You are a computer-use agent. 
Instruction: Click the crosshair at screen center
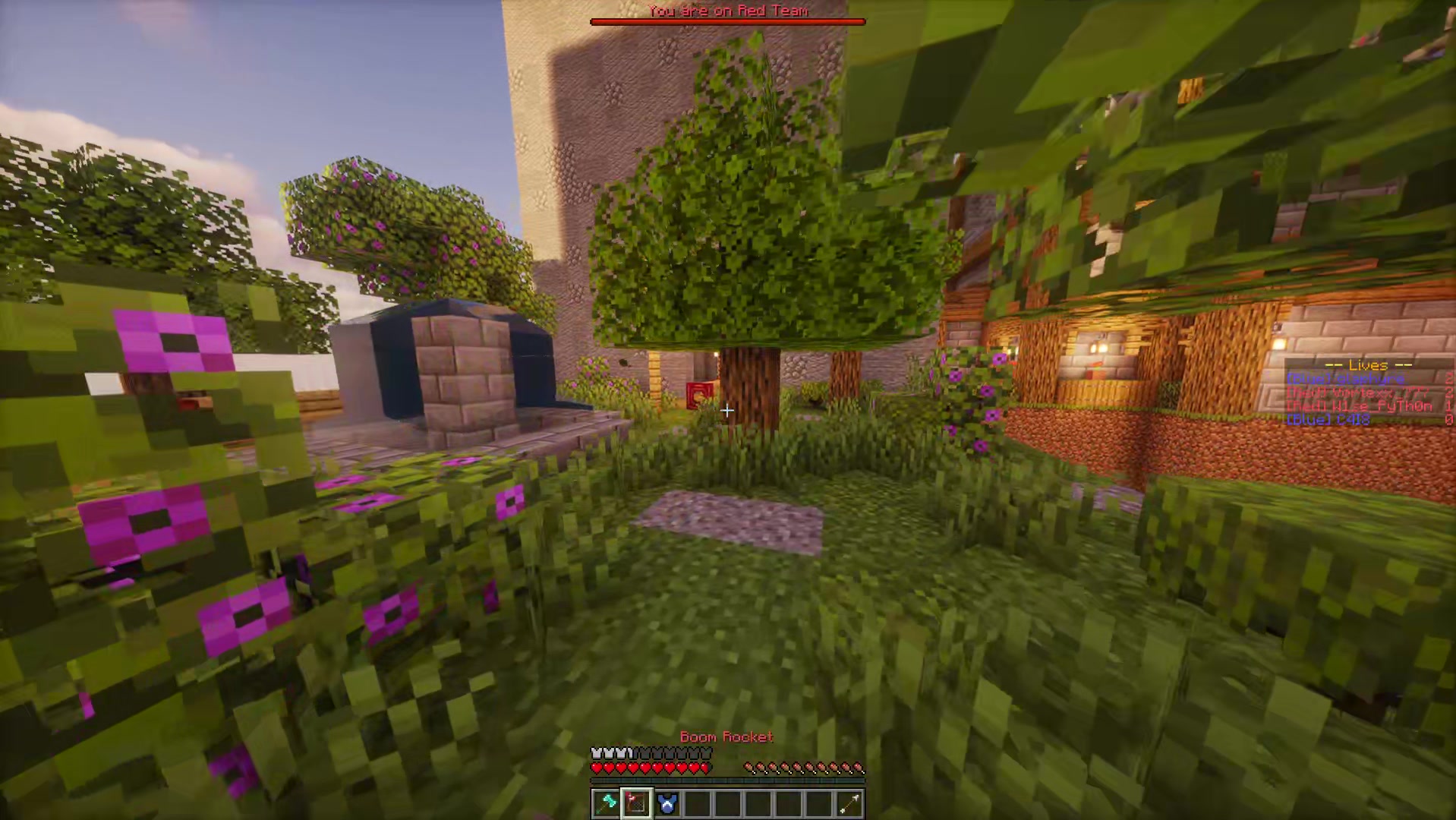pos(727,411)
